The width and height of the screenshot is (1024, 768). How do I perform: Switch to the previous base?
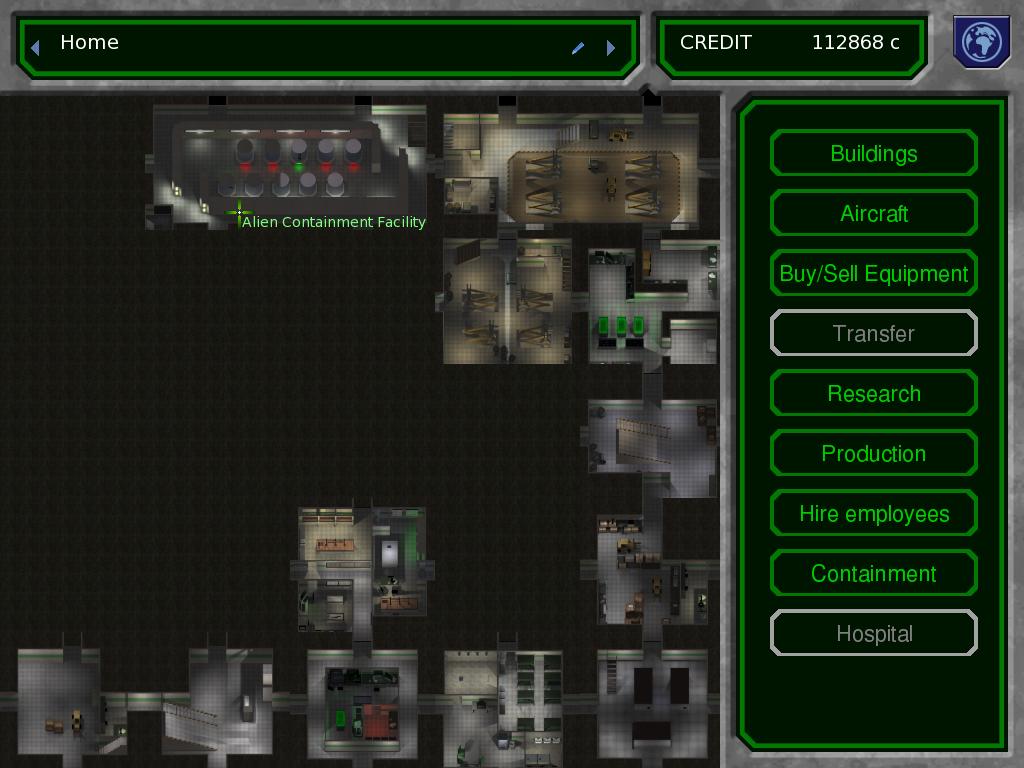[35, 47]
